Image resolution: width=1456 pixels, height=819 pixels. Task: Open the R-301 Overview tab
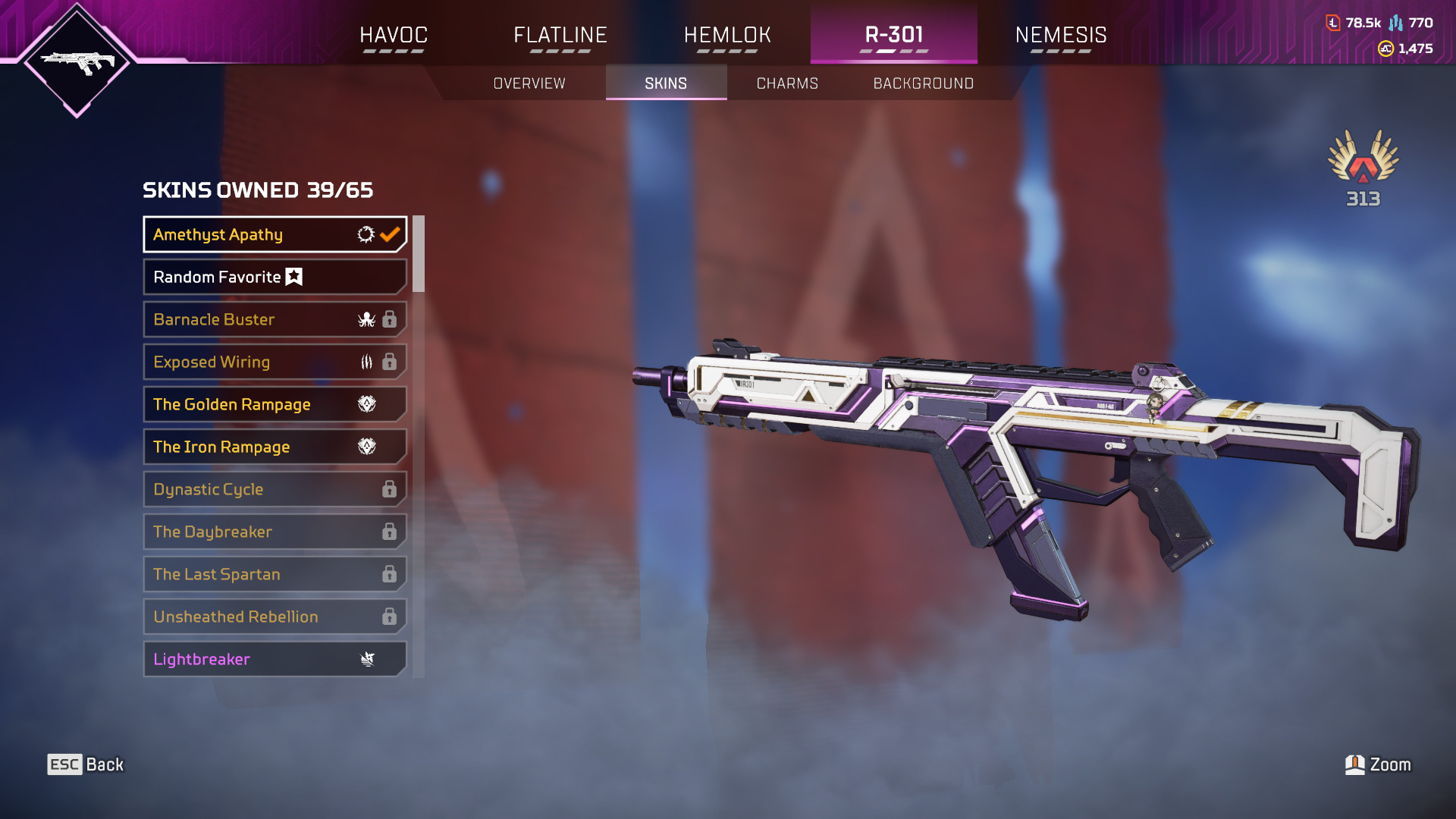pyautogui.click(x=529, y=83)
